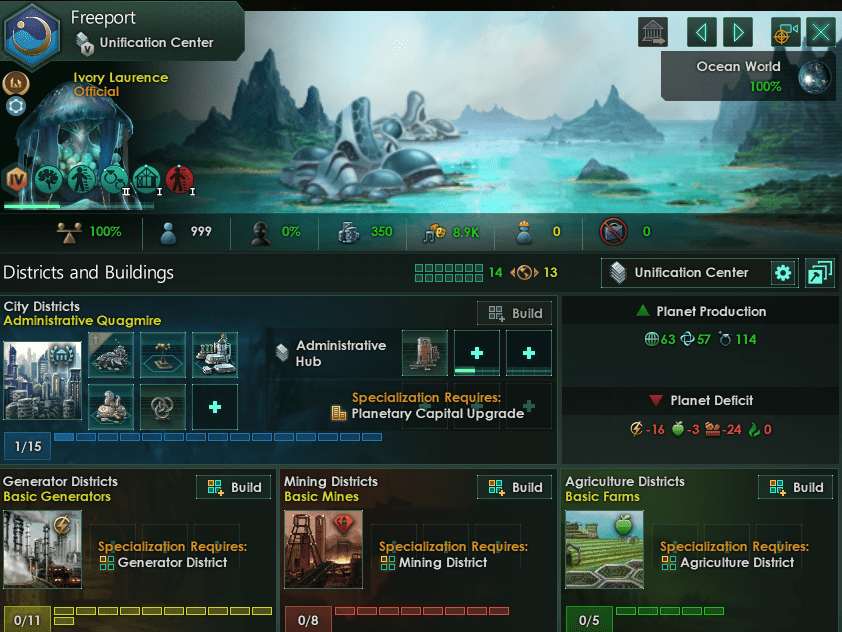The width and height of the screenshot is (842, 632).
Task: Select the Mining Districts image
Action: (323, 549)
